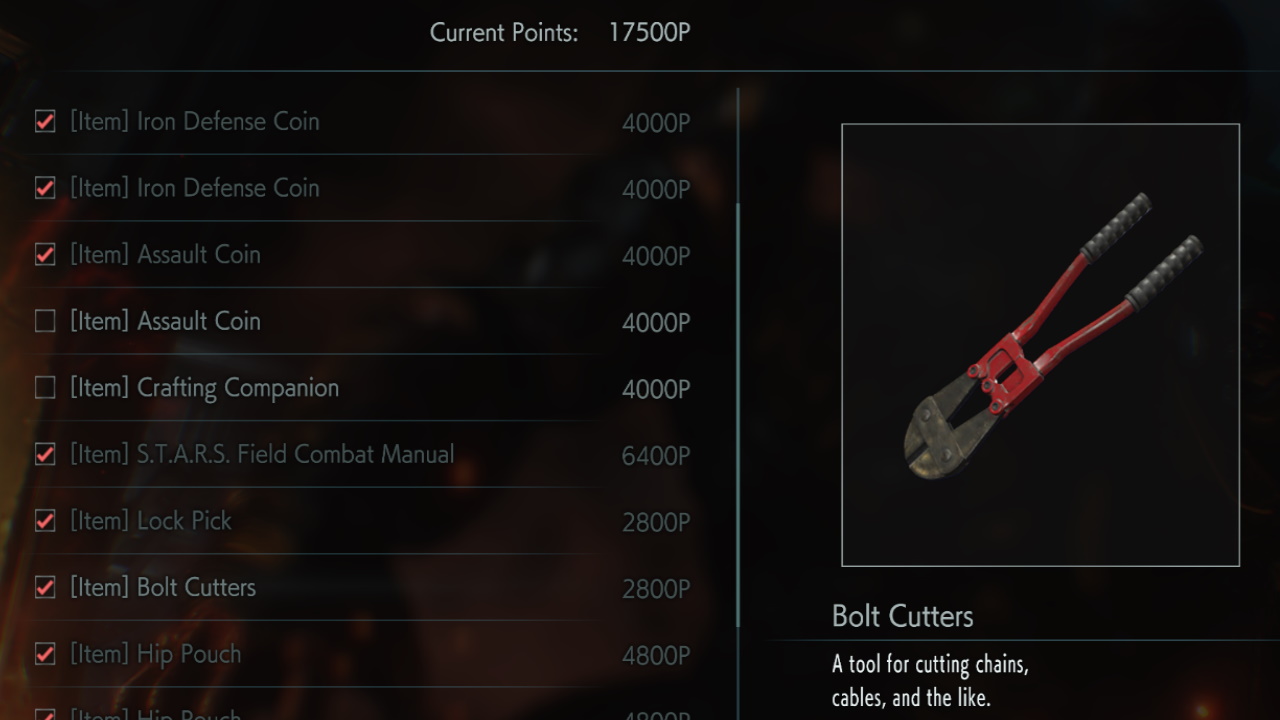This screenshot has height=720, width=1280.
Task: Select the Lock Pick shop item
Action: click(x=151, y=521)
